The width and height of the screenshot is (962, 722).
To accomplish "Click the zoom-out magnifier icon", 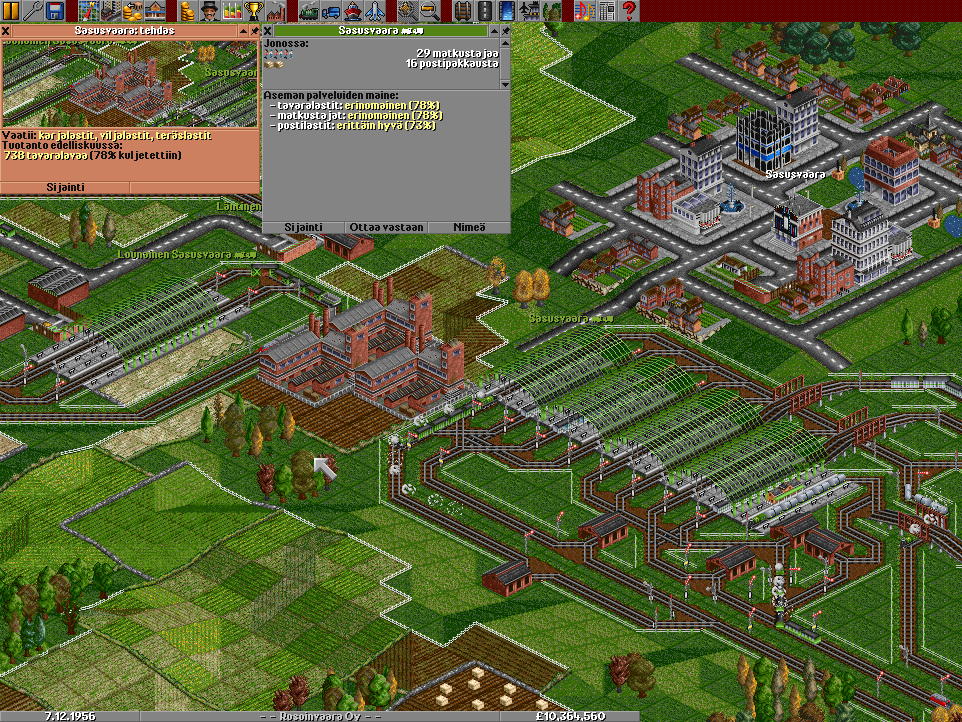I will click(x=429, y=11).
